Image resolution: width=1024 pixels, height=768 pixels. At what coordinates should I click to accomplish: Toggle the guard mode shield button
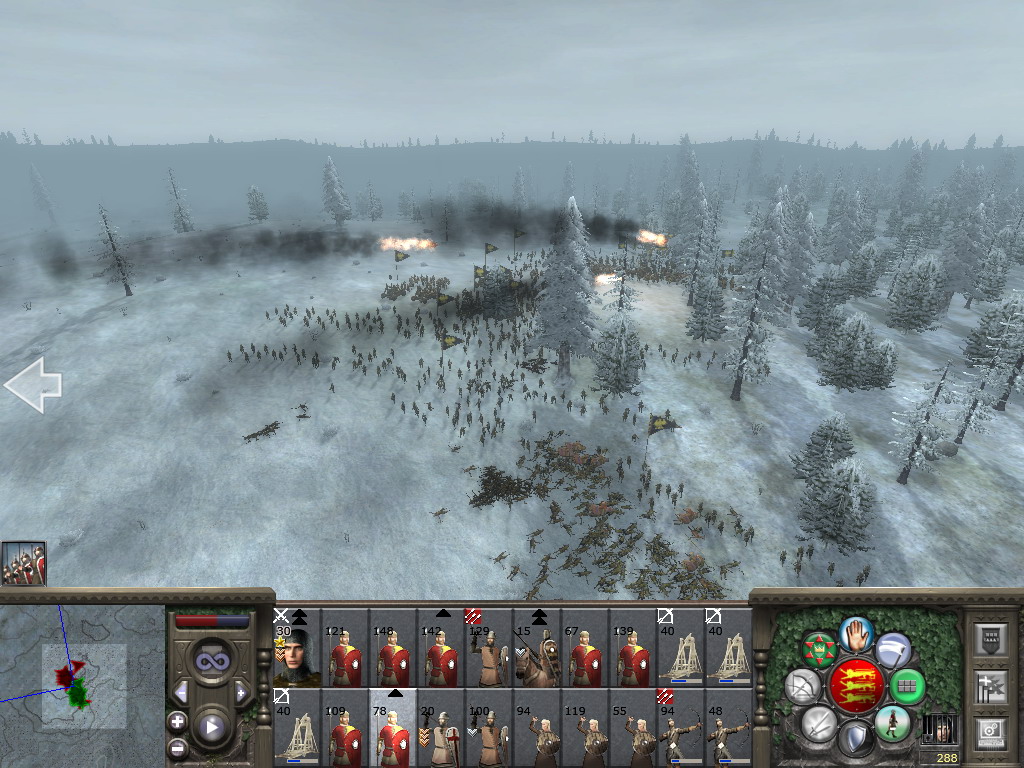click(x=855, y=740)
